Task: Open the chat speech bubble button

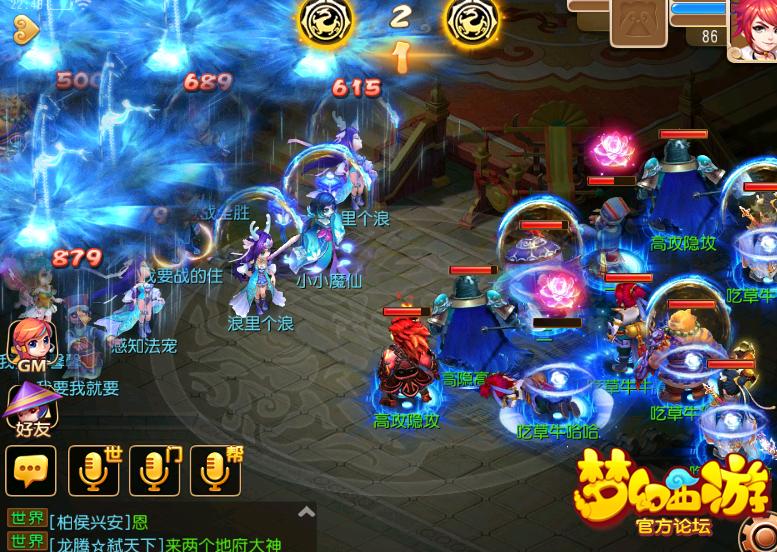Action: (x=31, y=470)
